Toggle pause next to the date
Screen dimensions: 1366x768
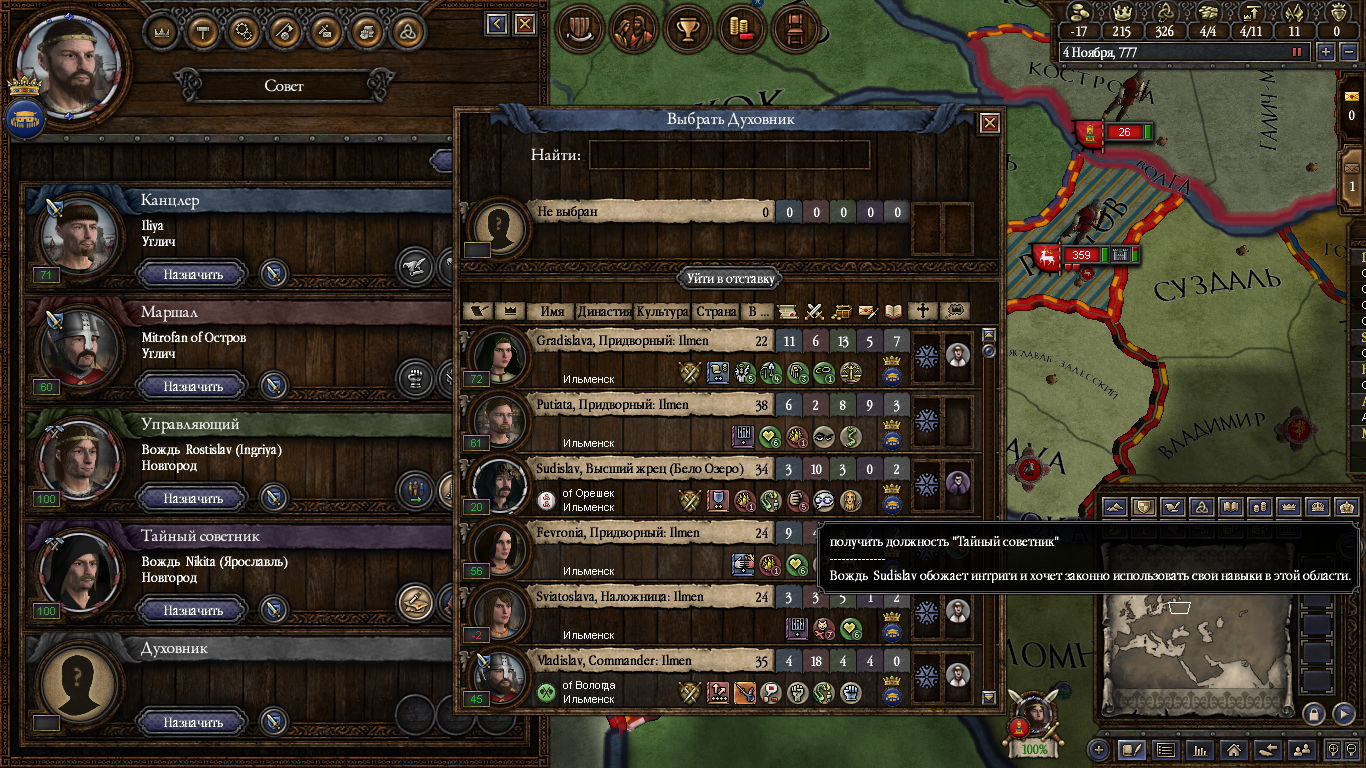(1298, 52)
